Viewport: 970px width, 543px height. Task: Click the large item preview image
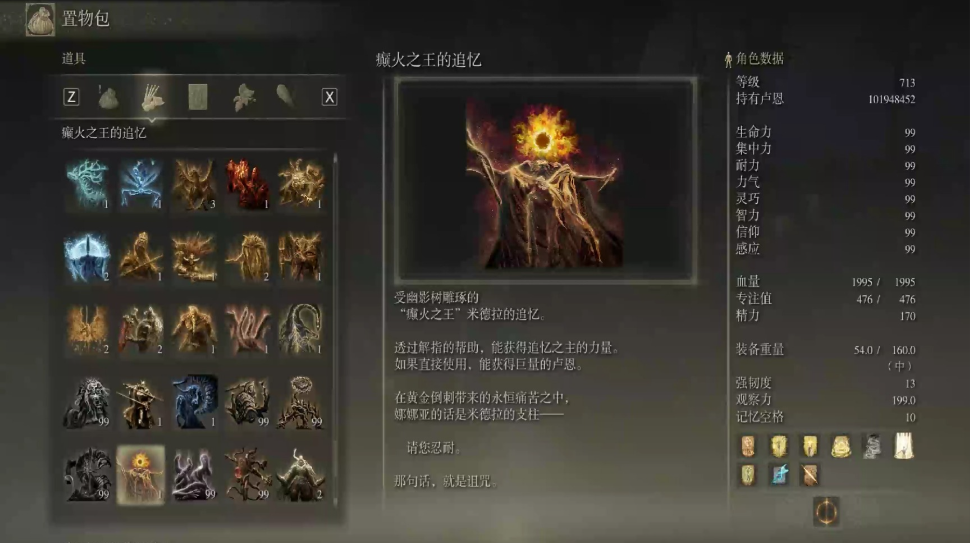[x=545, y=181]
